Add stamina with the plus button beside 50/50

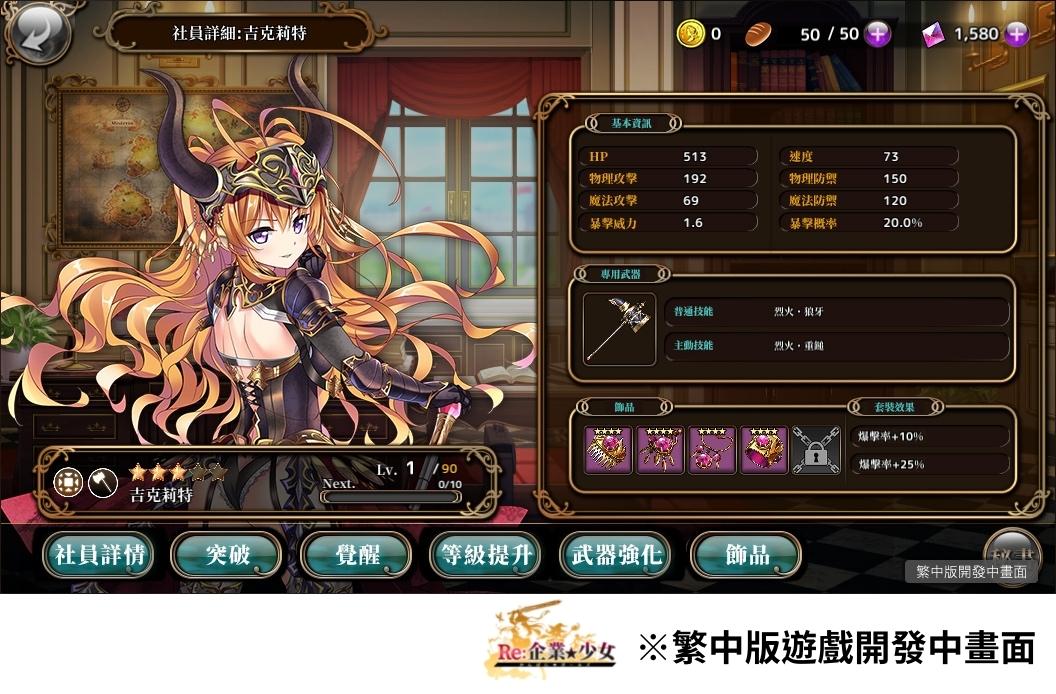877,34
